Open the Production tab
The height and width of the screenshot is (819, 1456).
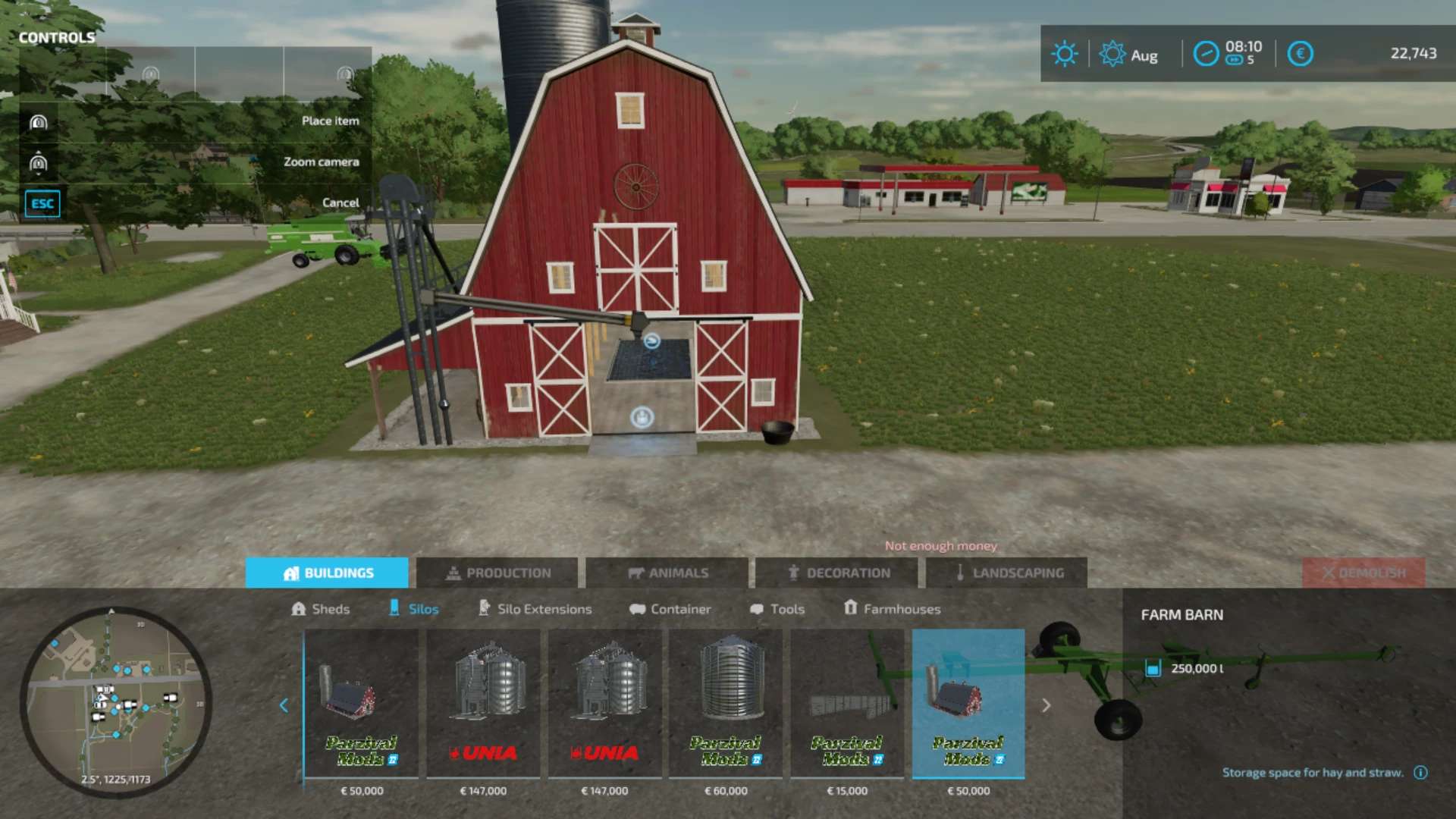coord(497,573)
